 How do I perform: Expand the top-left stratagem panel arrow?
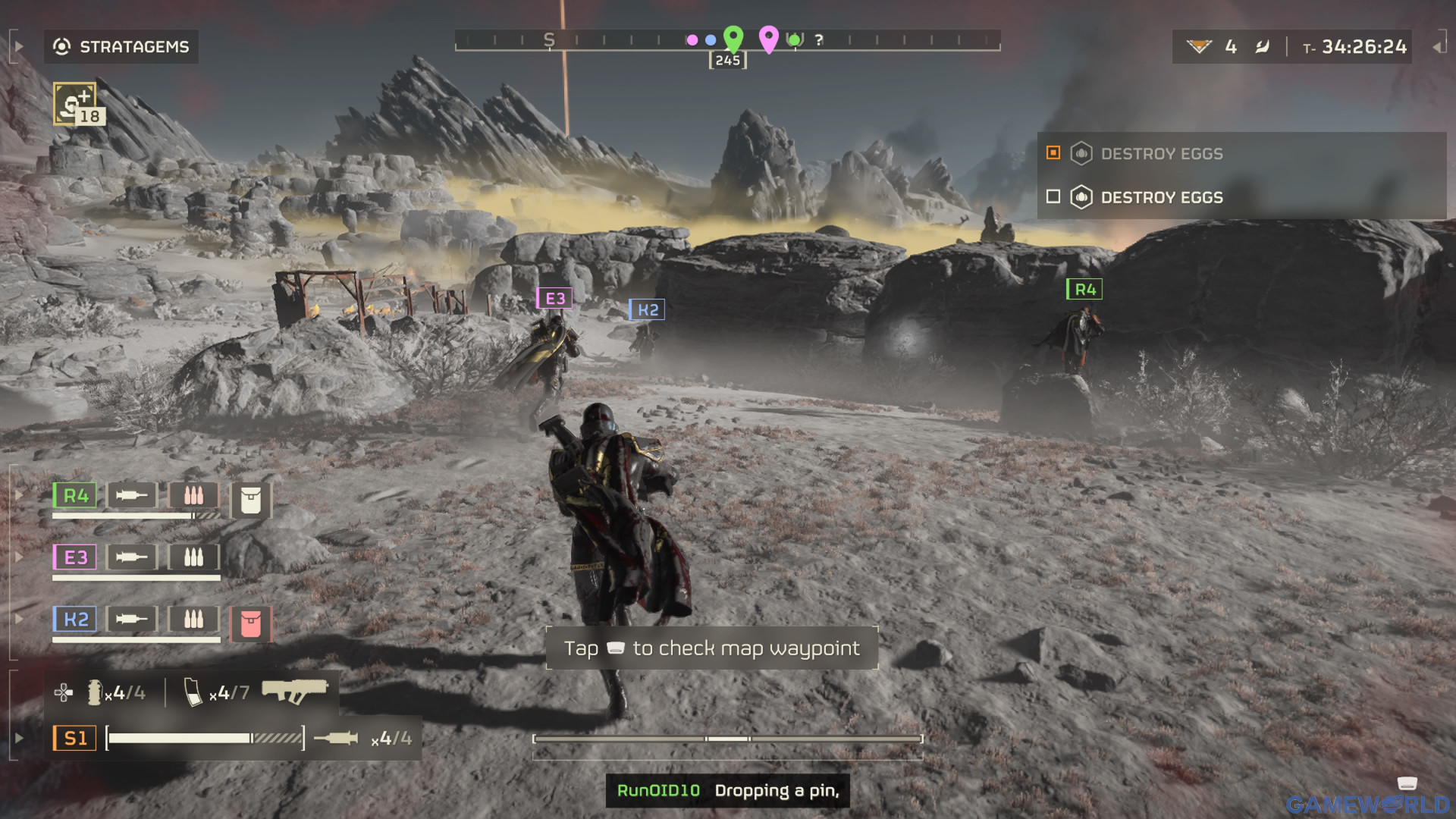(x=19, y=47)
